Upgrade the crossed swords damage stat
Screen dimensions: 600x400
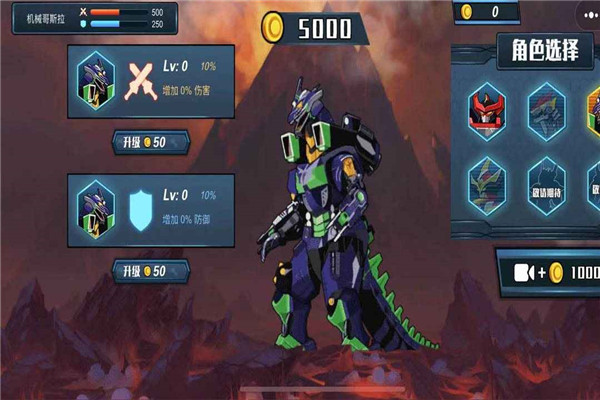[150, 142]
